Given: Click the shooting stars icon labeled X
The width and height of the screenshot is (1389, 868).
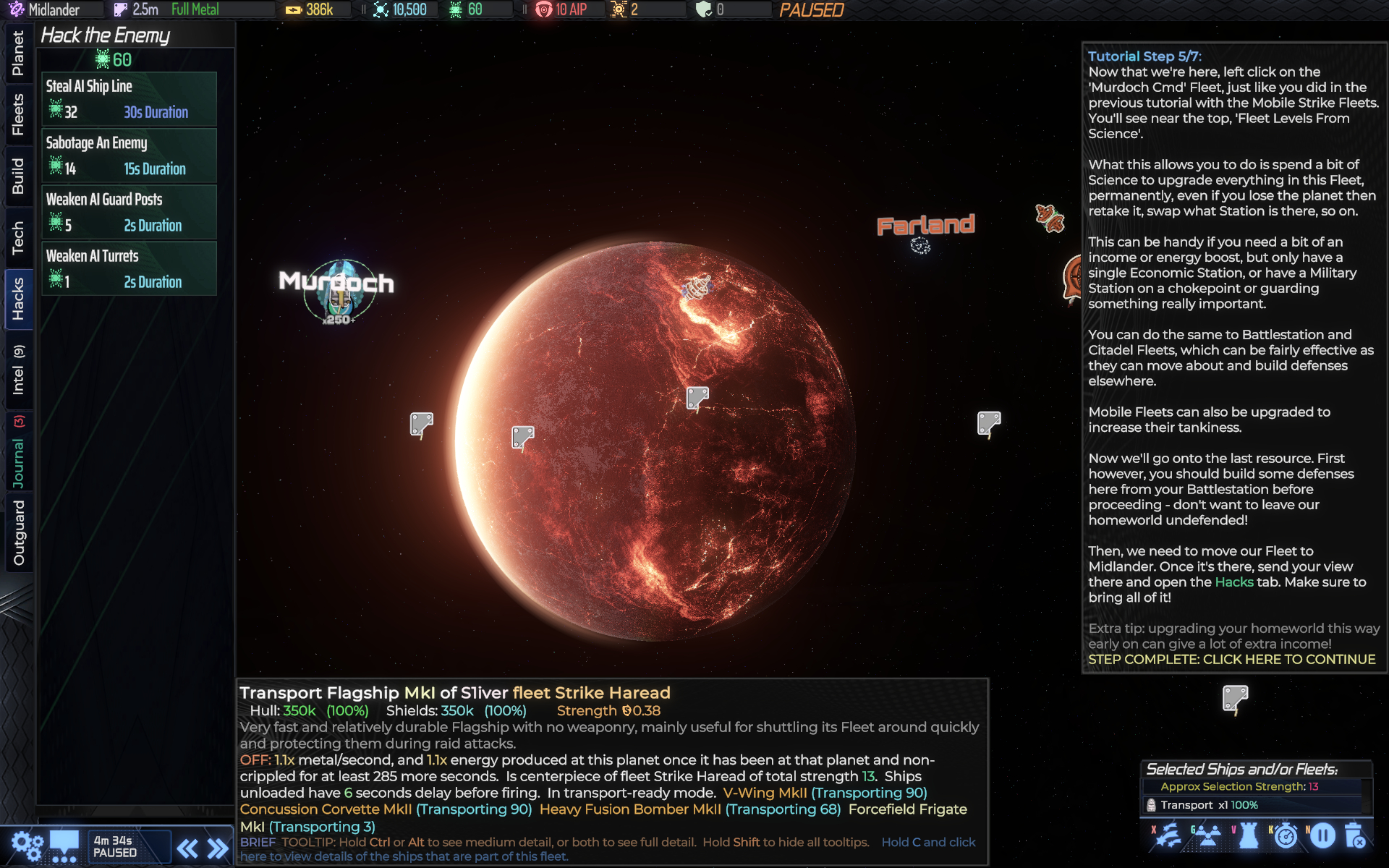Looking at the screenshot, I should tap(1168, 837).
